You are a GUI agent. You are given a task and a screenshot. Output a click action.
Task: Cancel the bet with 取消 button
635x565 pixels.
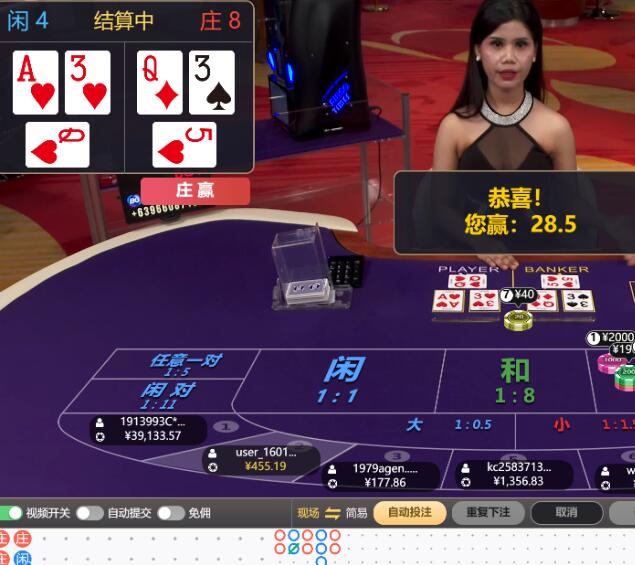[x=566, y=513]
